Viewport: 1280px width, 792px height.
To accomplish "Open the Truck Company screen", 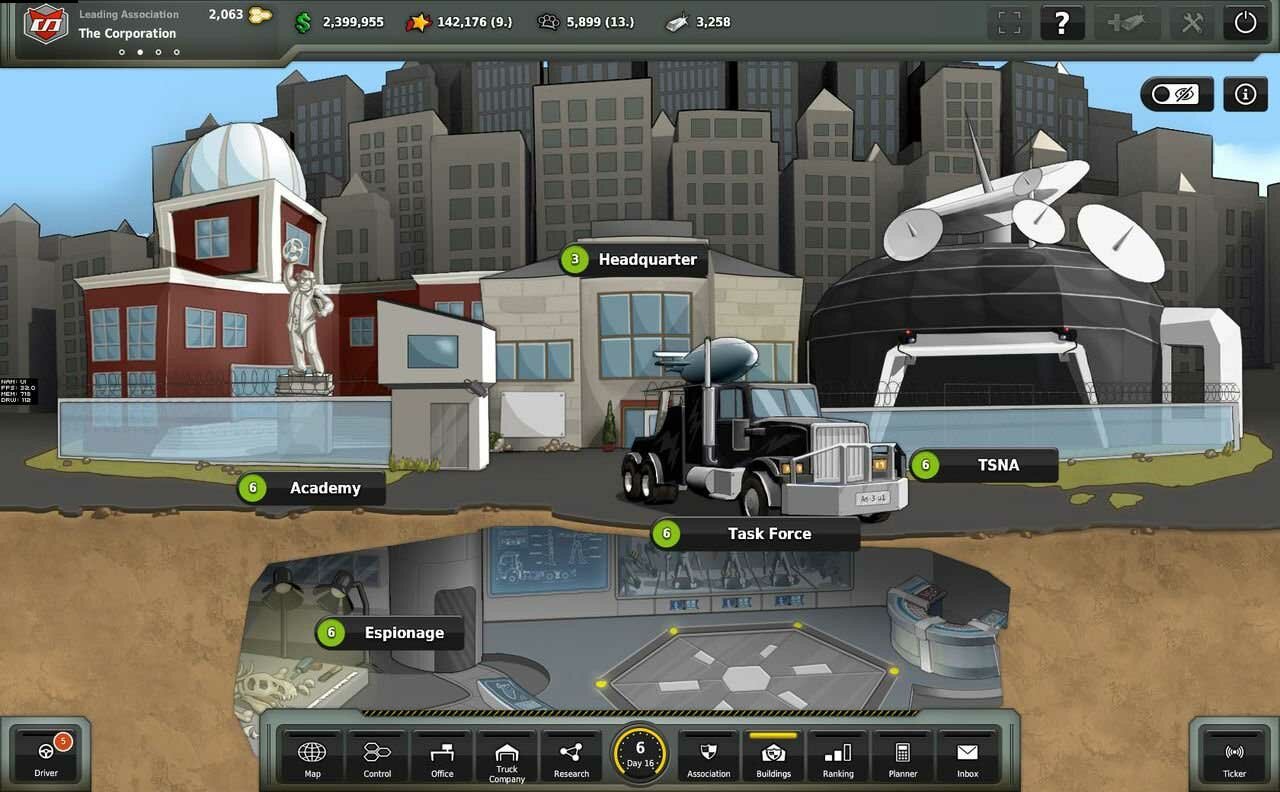I will (507, 759).
